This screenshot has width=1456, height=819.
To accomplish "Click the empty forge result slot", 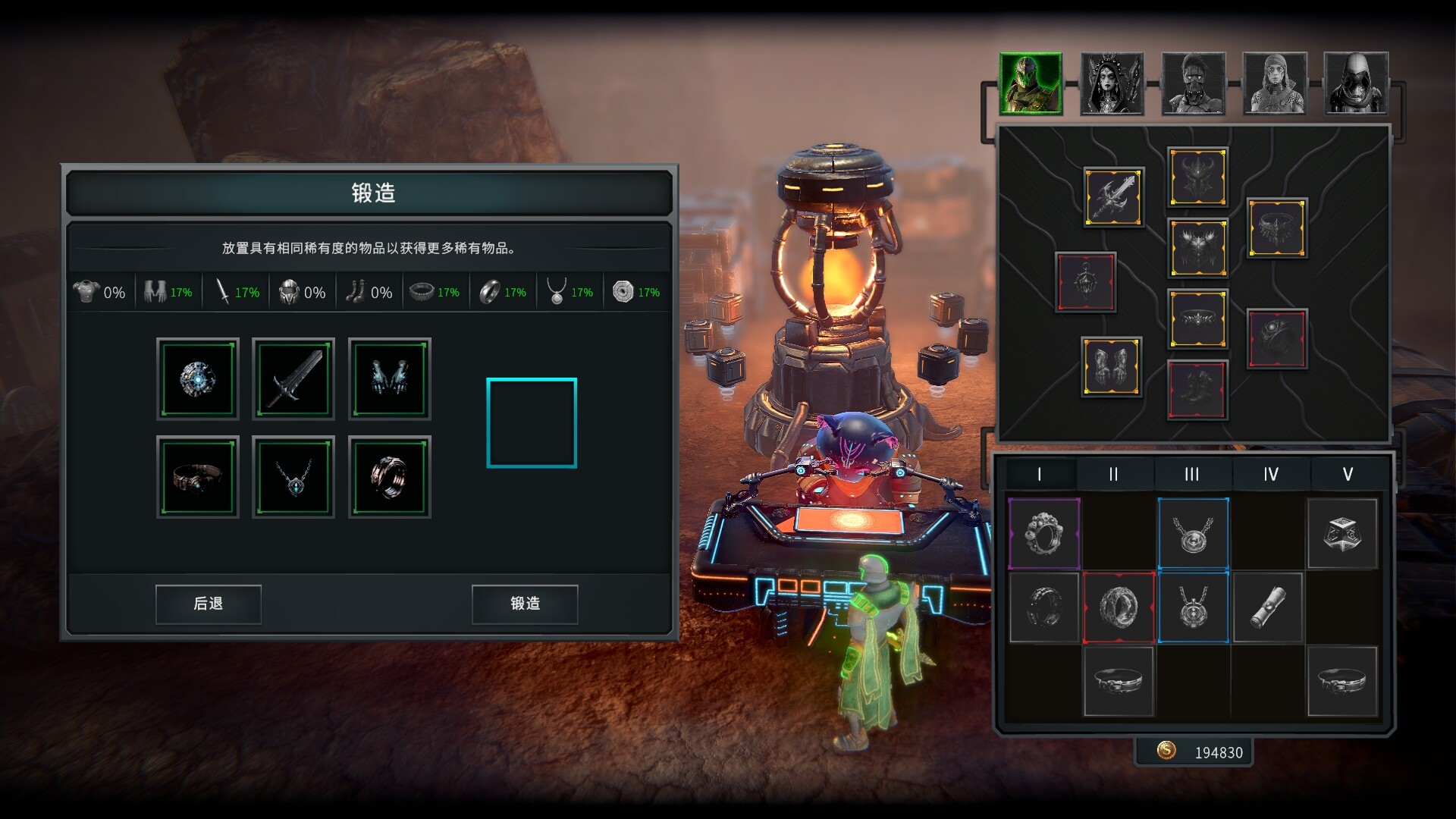I will pos(532,423).
